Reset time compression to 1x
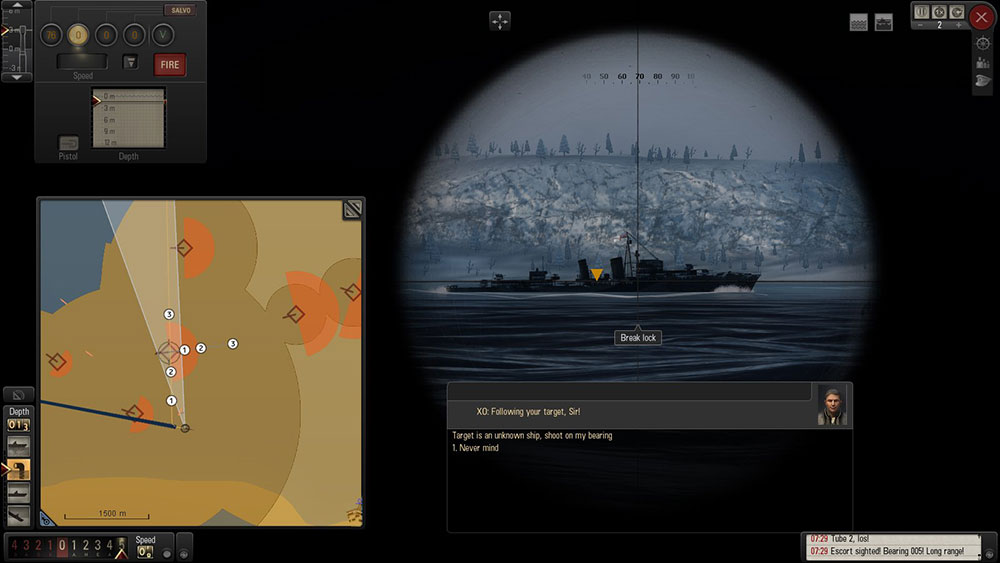1000x563 pixels. coord(939,11)
